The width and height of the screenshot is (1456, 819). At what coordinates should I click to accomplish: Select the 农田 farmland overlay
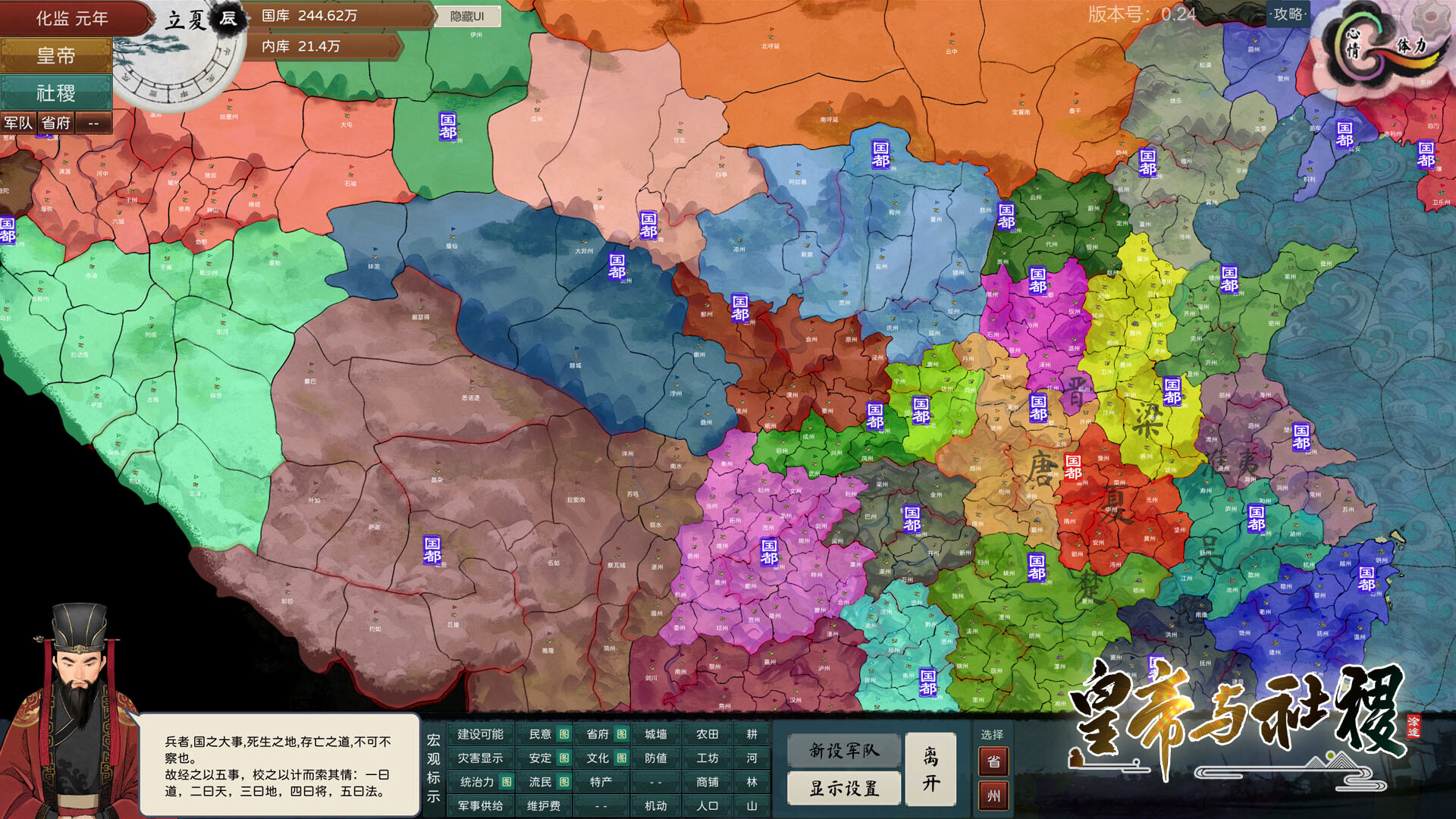707,734
